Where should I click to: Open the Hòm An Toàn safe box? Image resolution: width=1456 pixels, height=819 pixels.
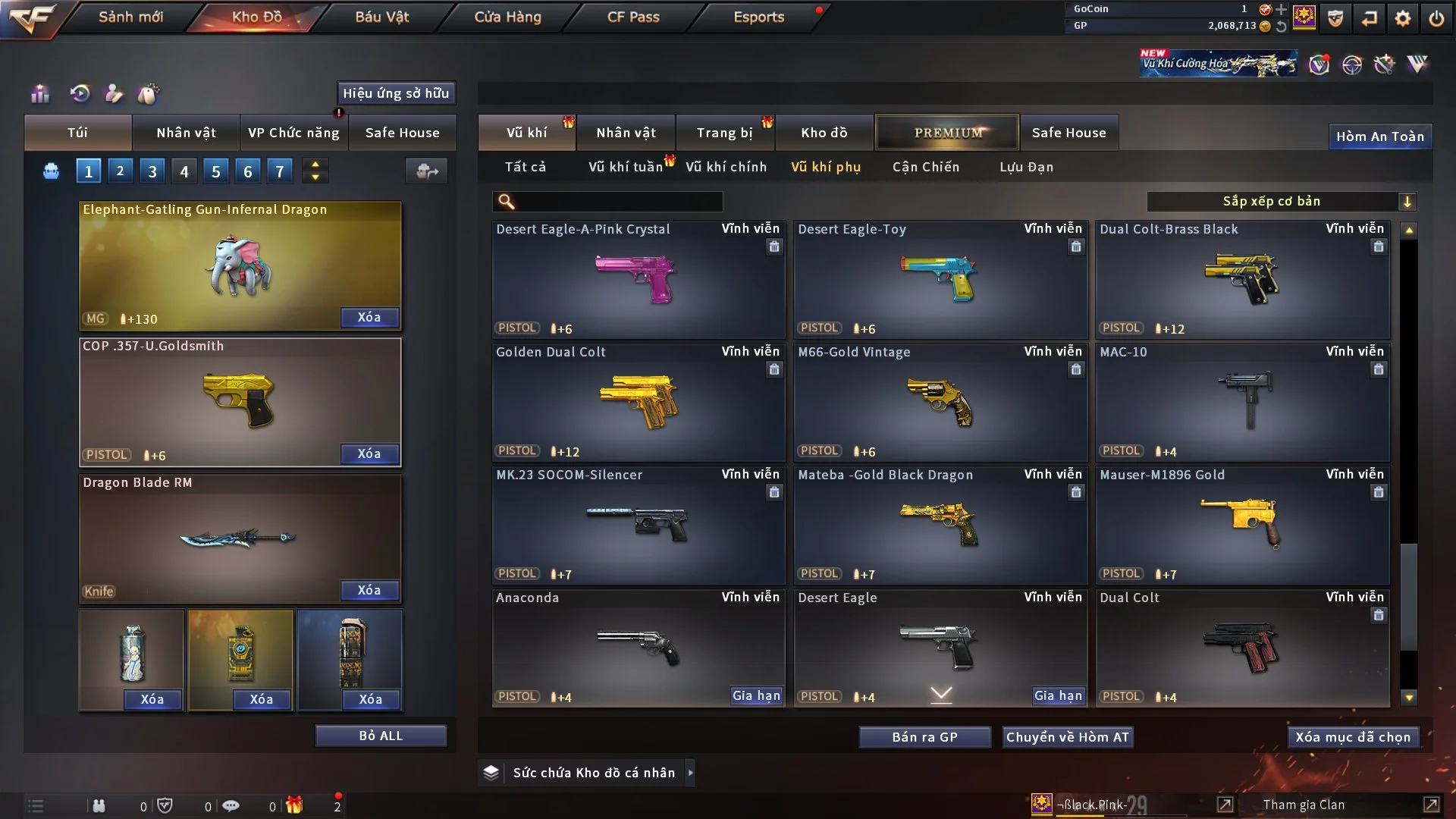tap(1379, 136)
